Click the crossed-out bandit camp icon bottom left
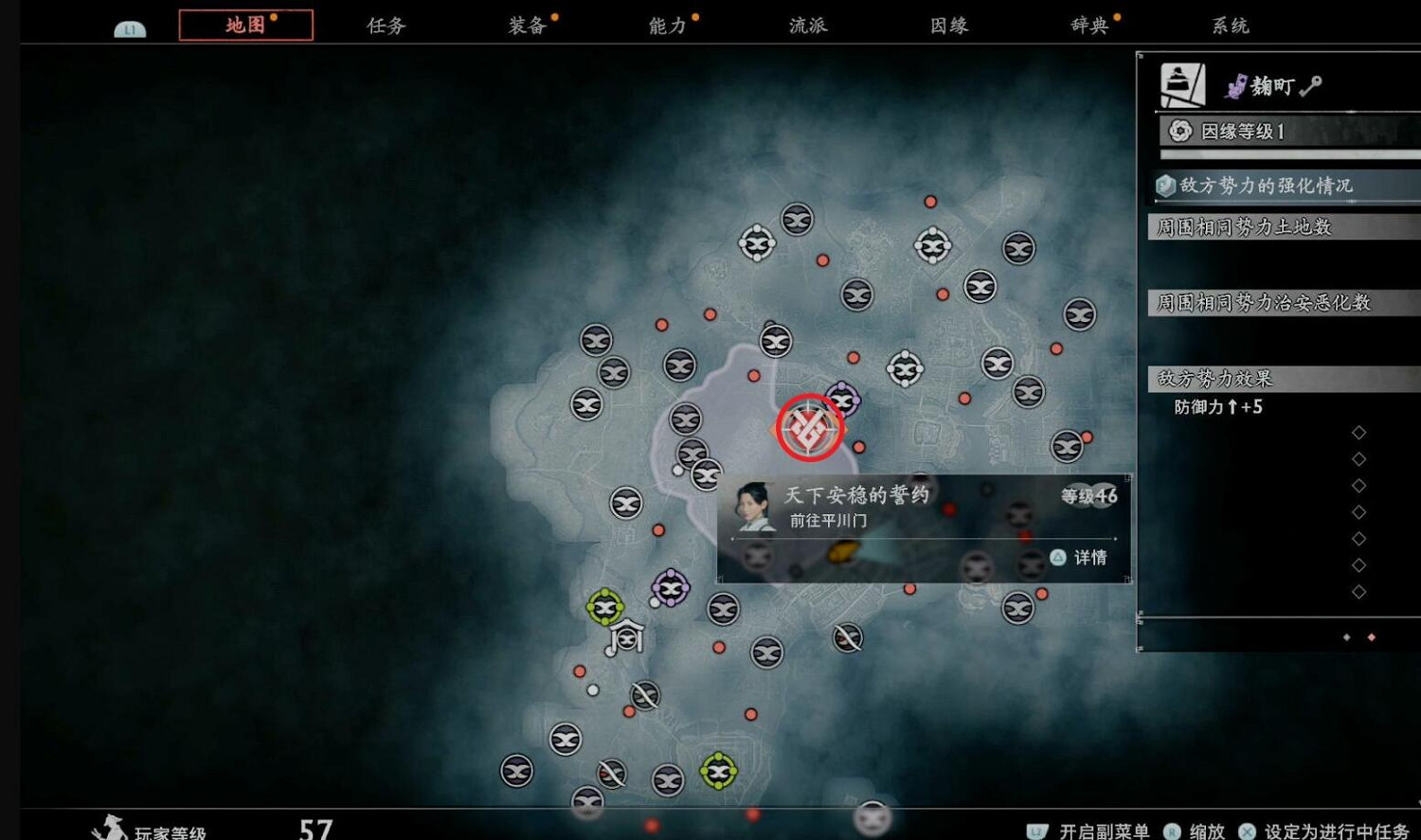This screenshot has height=840, width=1421. (611, 772)
